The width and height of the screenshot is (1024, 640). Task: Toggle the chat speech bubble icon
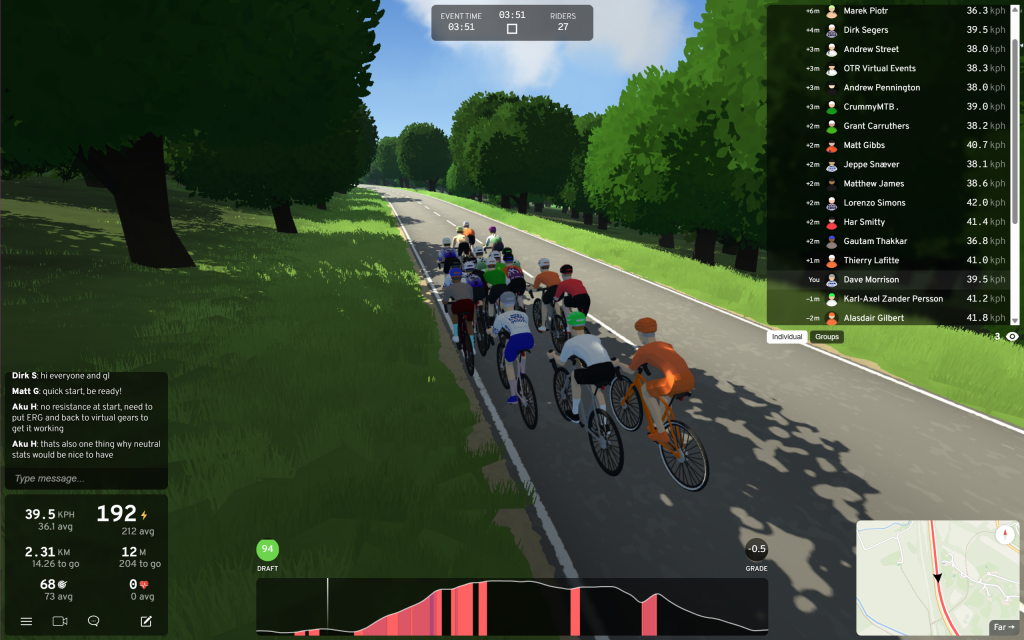(x=93, y=621)
